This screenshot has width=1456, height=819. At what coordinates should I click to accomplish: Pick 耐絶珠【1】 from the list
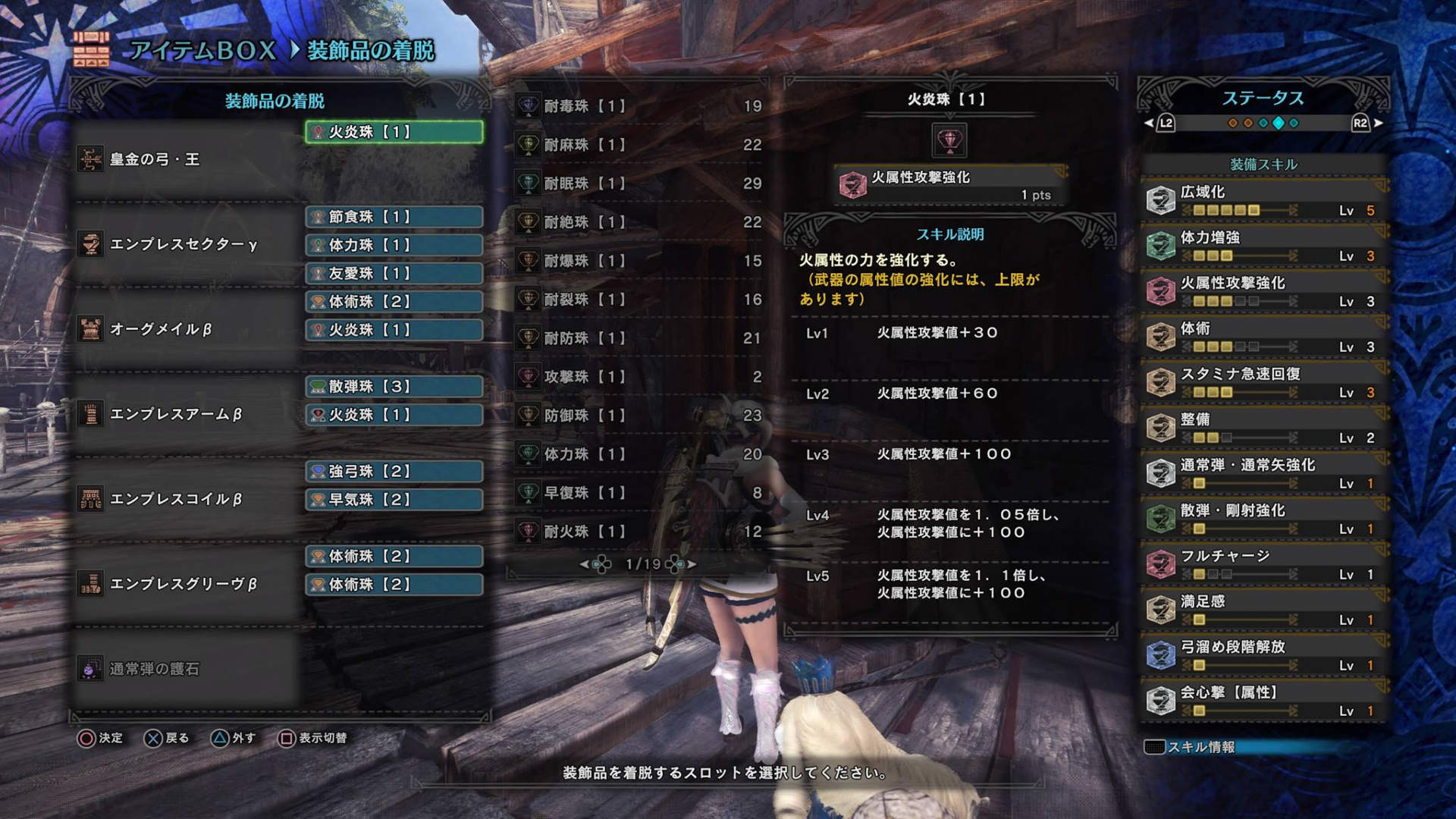pos(639,222)
